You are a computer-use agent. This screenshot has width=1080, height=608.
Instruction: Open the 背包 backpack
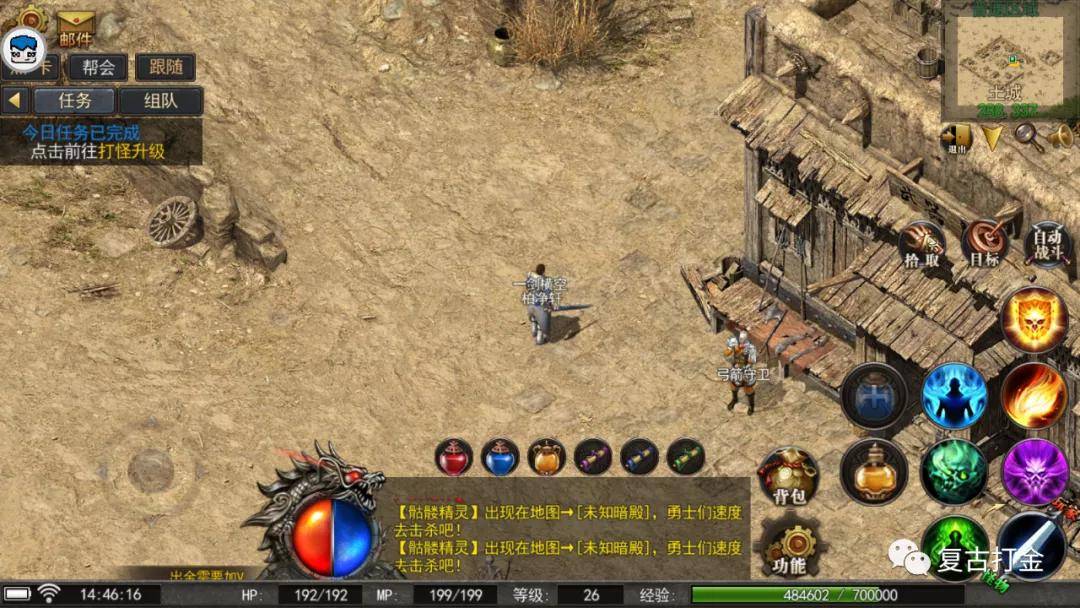coord(789,478)
